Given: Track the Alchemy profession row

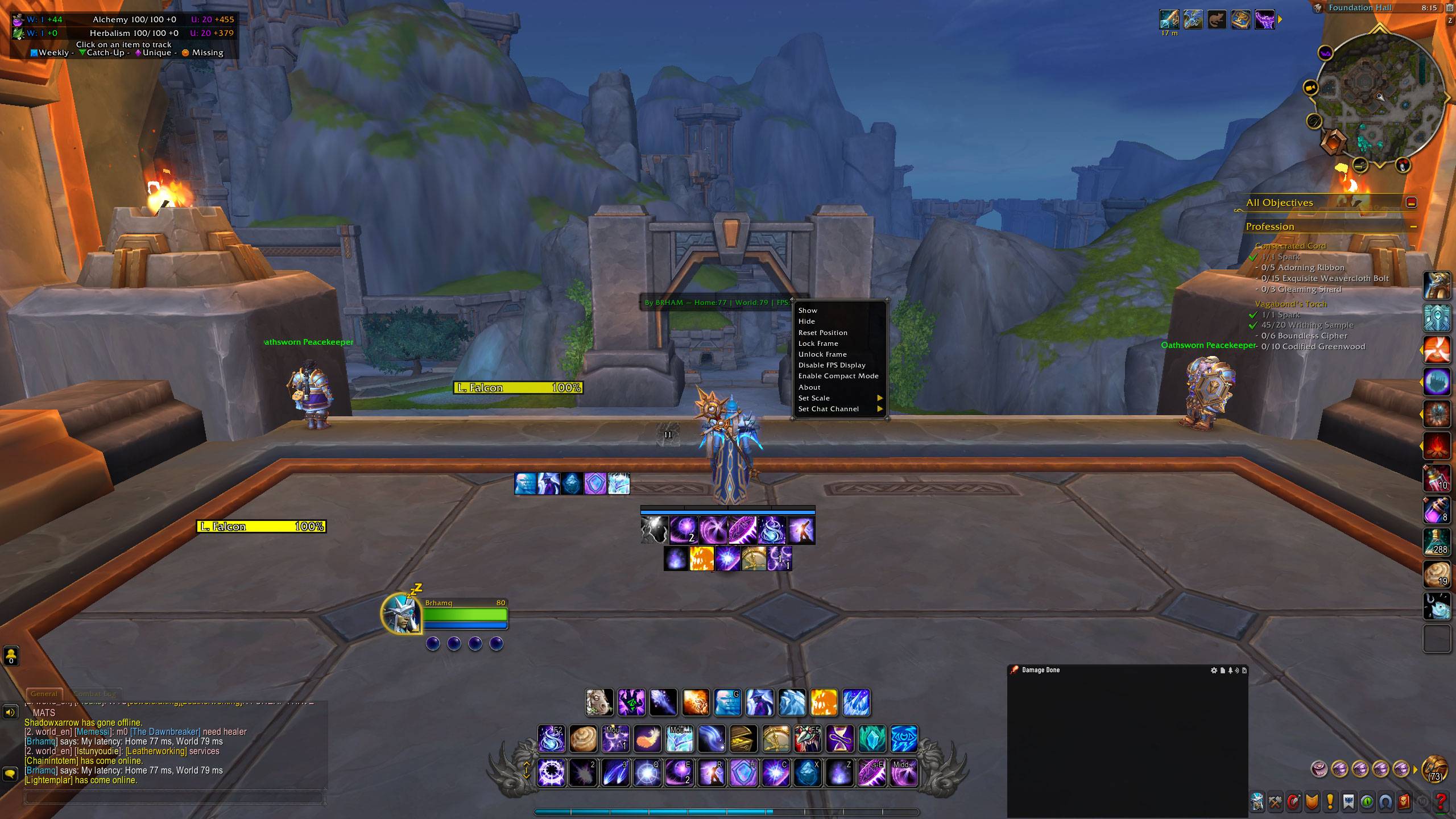Looking at the screenshot, I should pos(134,19).
